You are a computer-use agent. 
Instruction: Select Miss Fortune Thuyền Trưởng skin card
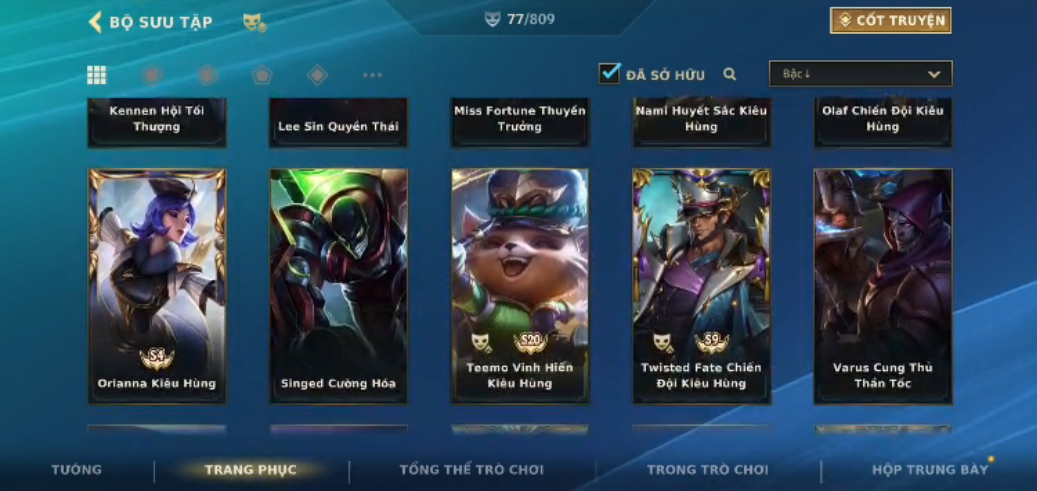point(520,122)
